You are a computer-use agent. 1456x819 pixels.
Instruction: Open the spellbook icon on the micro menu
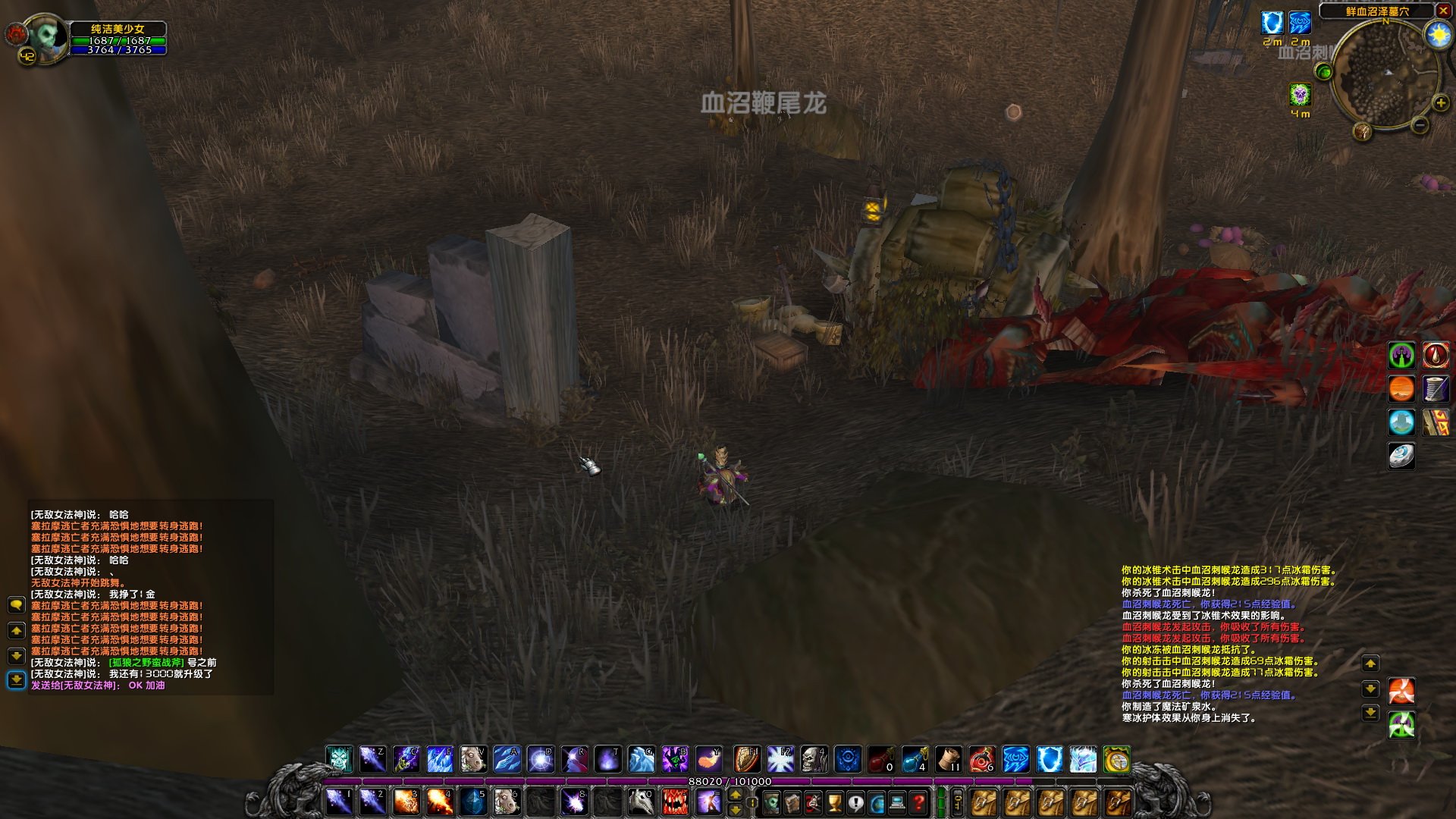(792, 802)
